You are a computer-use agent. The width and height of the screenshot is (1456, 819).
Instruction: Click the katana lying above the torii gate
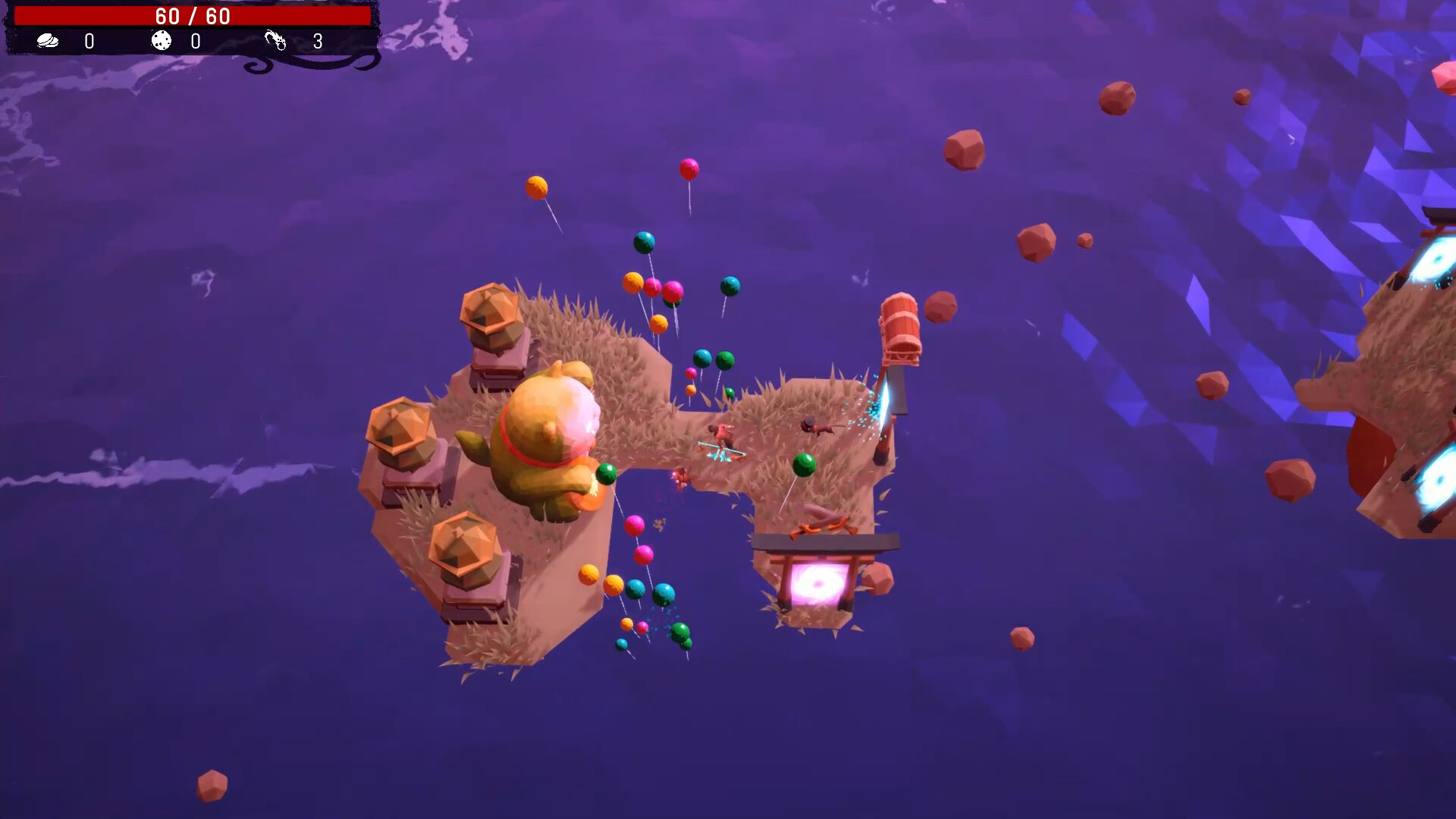click(x=820, y=521)
